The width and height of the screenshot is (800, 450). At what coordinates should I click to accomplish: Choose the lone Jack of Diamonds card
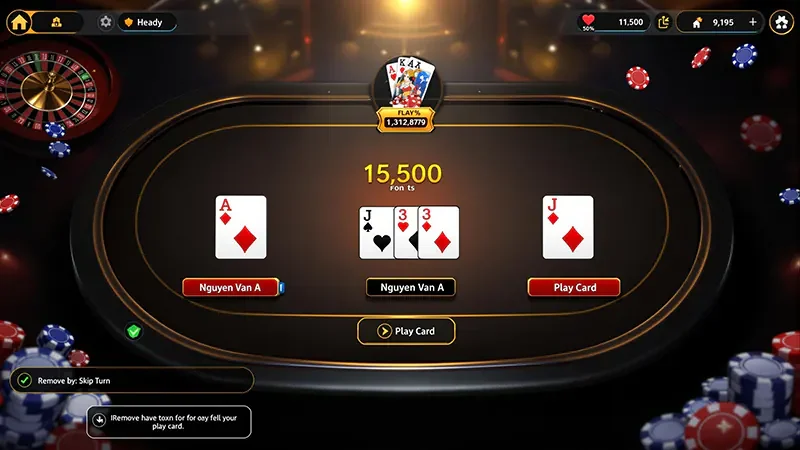point(568,227)
